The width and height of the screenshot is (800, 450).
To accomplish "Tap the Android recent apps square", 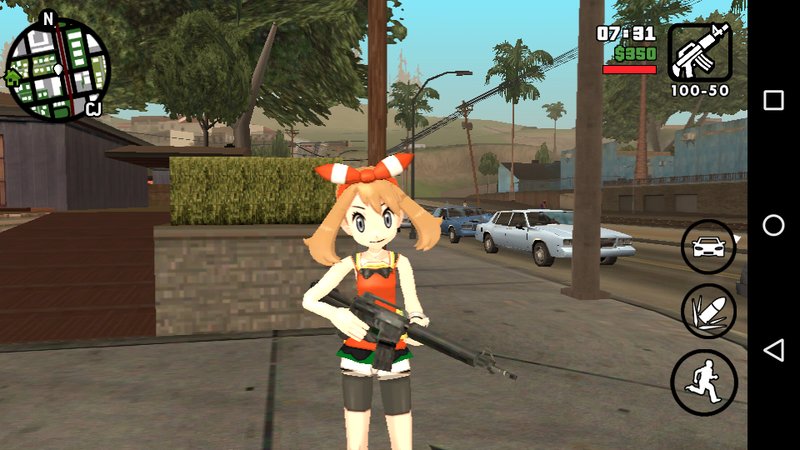I will (x=773, y=100).
